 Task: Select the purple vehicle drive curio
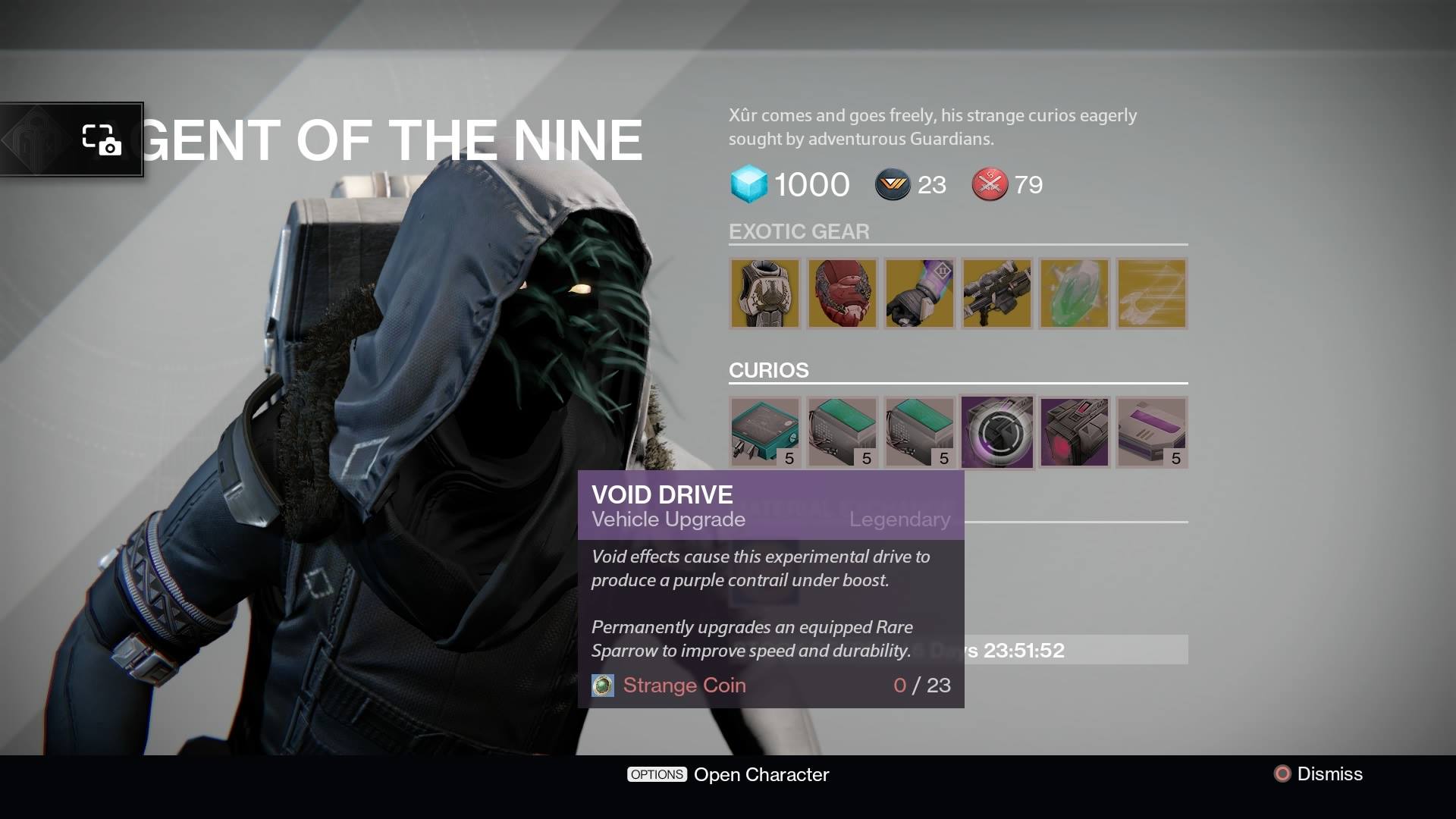coord(1151,431)
